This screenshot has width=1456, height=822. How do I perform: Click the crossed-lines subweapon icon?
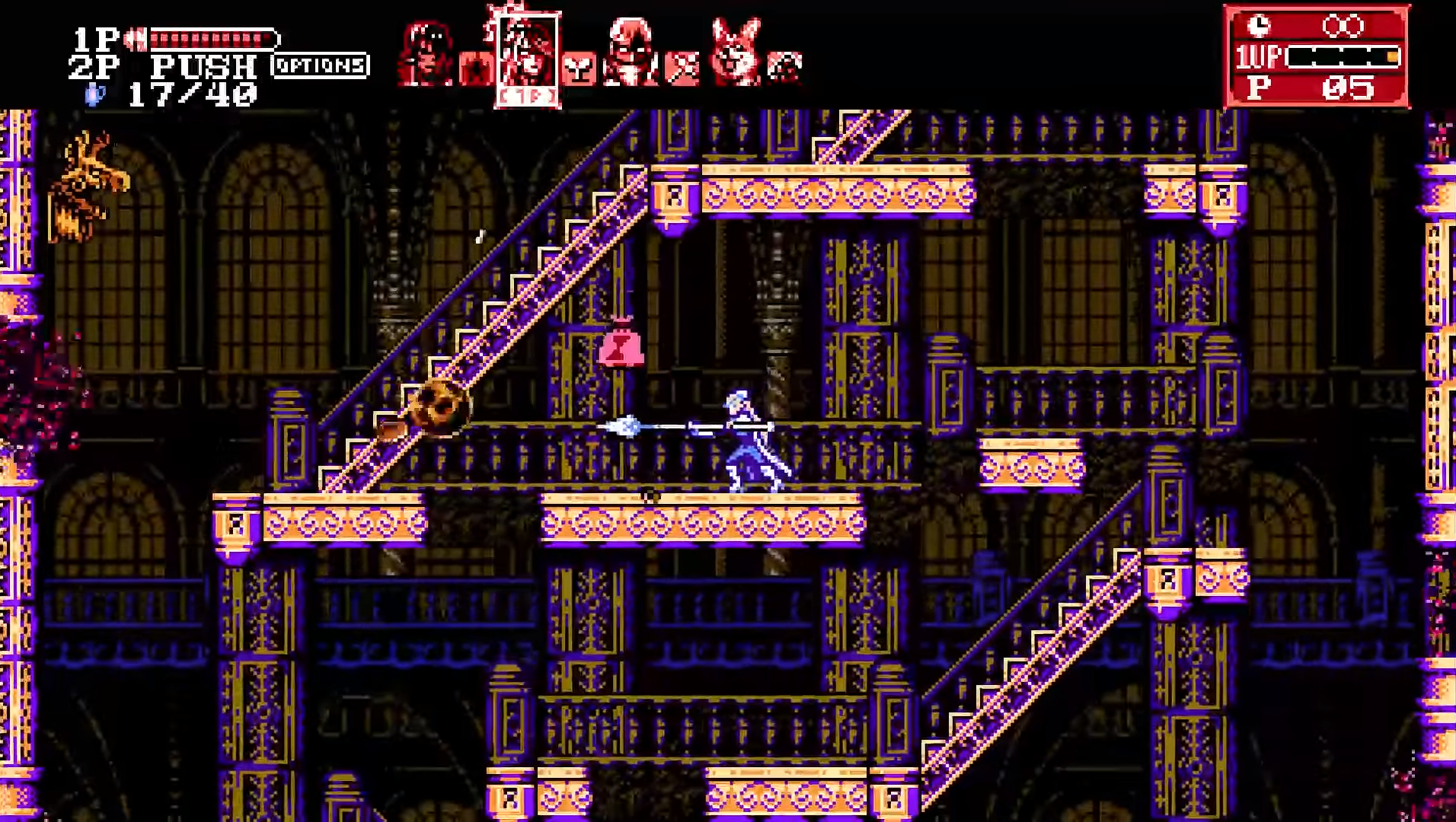[682, 68]
